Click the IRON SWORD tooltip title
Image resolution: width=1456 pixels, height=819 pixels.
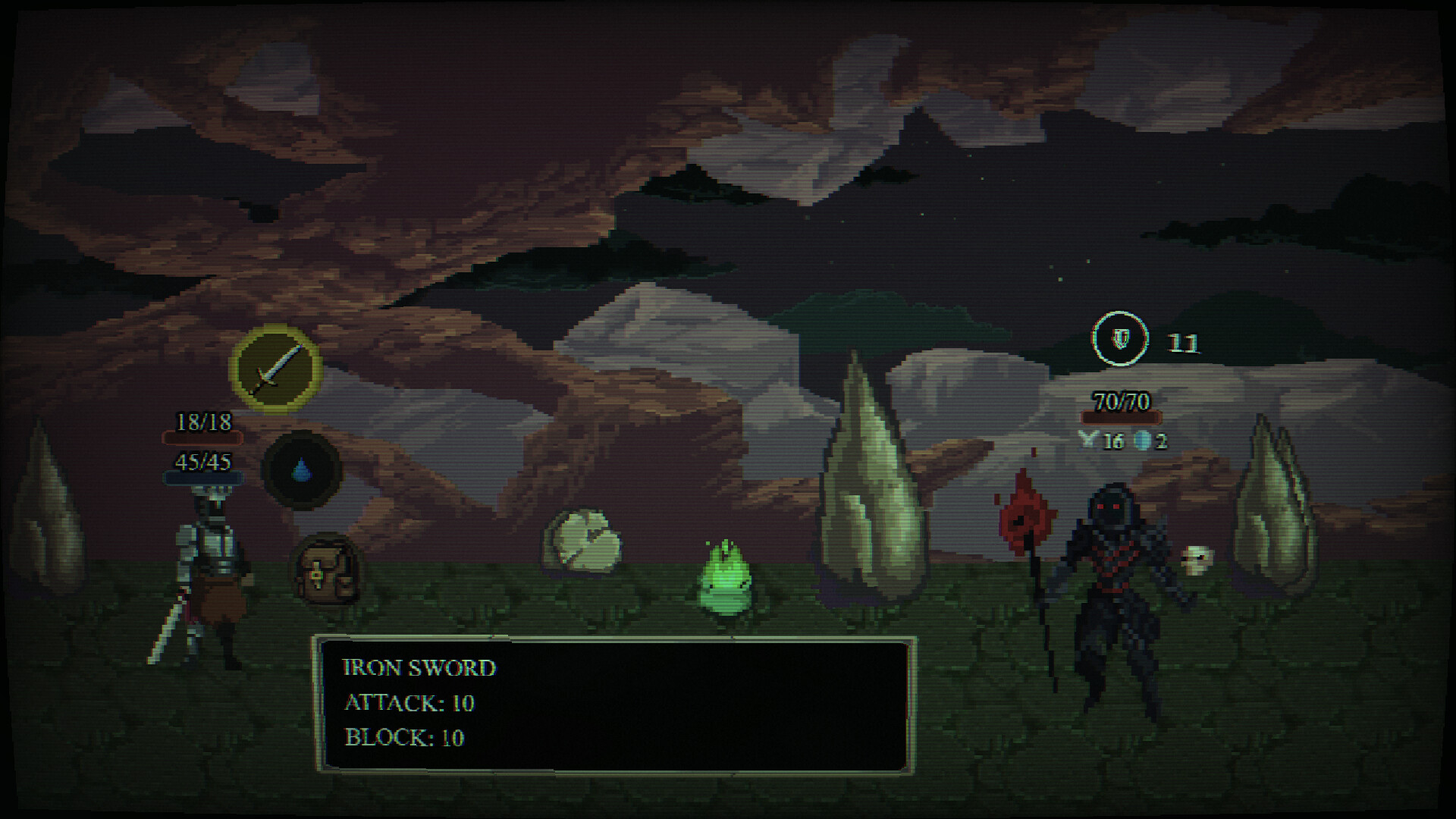(x=419, y=667)
